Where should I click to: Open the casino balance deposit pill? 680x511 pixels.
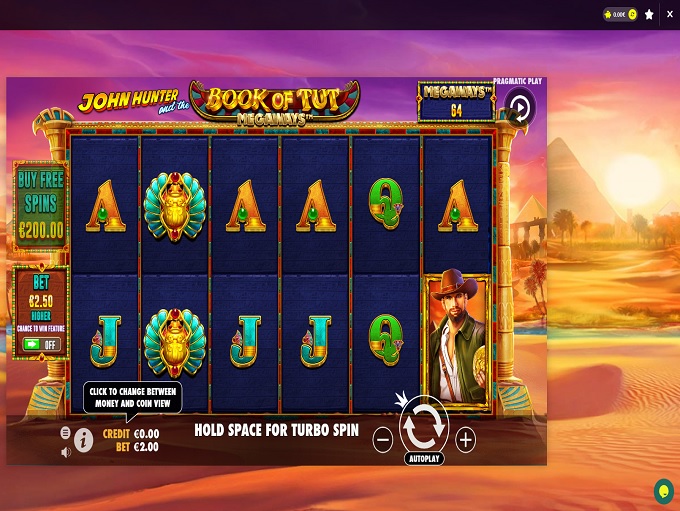coord(621,15)
